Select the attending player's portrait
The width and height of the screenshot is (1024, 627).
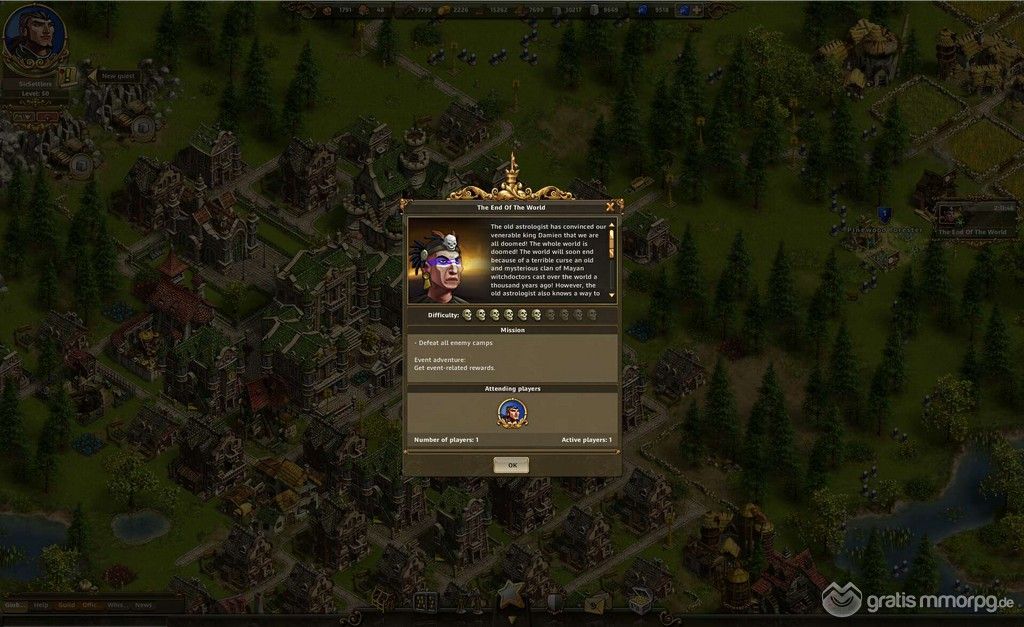click(x=512, y=413)
